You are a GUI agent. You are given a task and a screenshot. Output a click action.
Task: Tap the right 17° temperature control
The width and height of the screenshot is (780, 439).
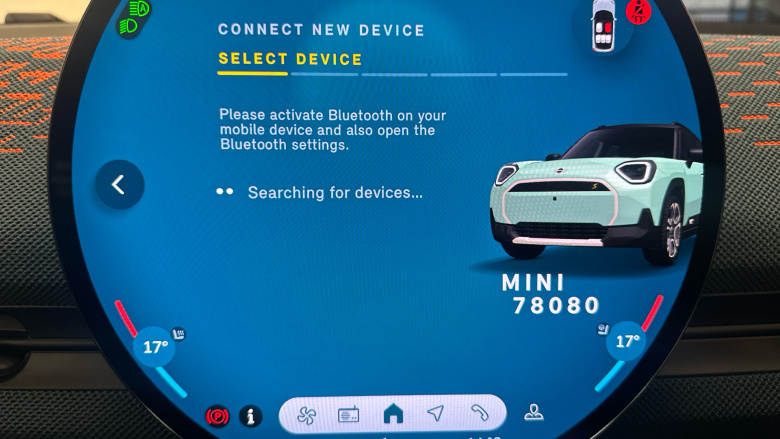click(x=627, y=341)
